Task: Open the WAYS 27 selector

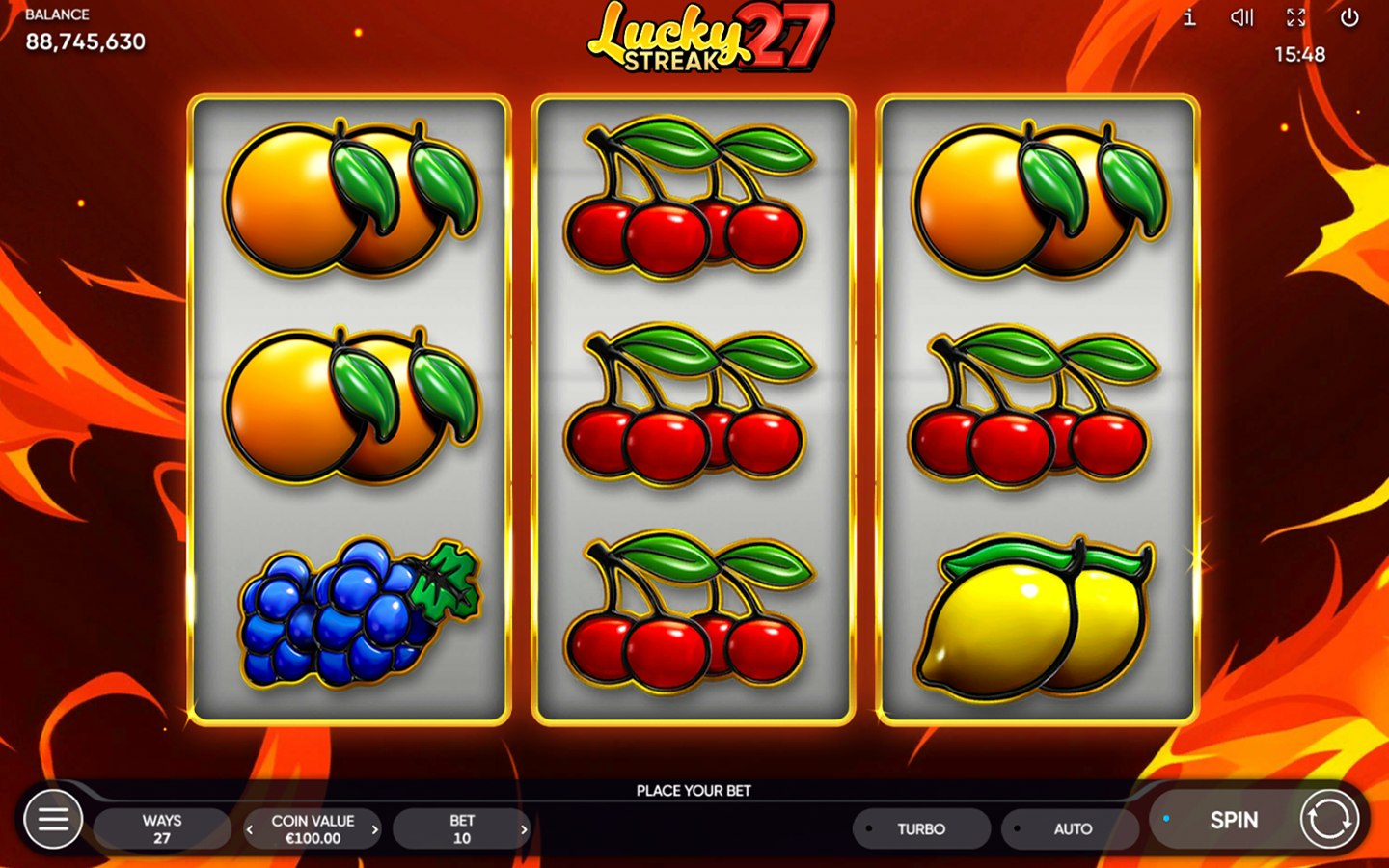Action: click(161, 828)
